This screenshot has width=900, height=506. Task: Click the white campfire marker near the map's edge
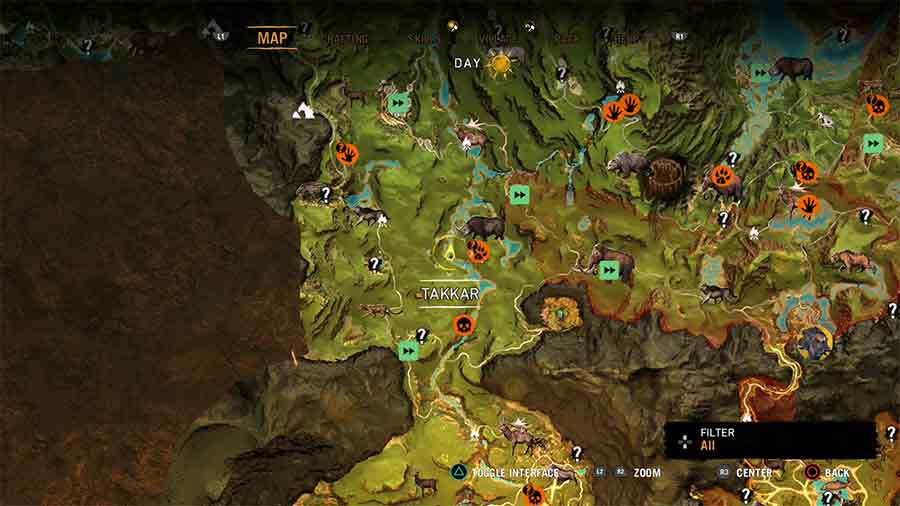click(x=304, y=110)
